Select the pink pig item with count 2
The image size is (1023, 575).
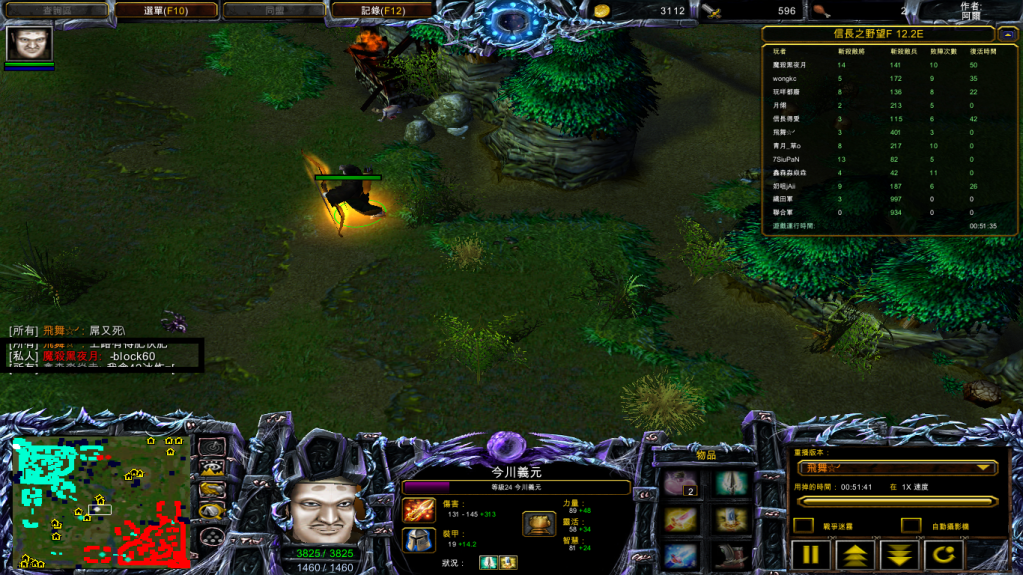coord(681,484)
